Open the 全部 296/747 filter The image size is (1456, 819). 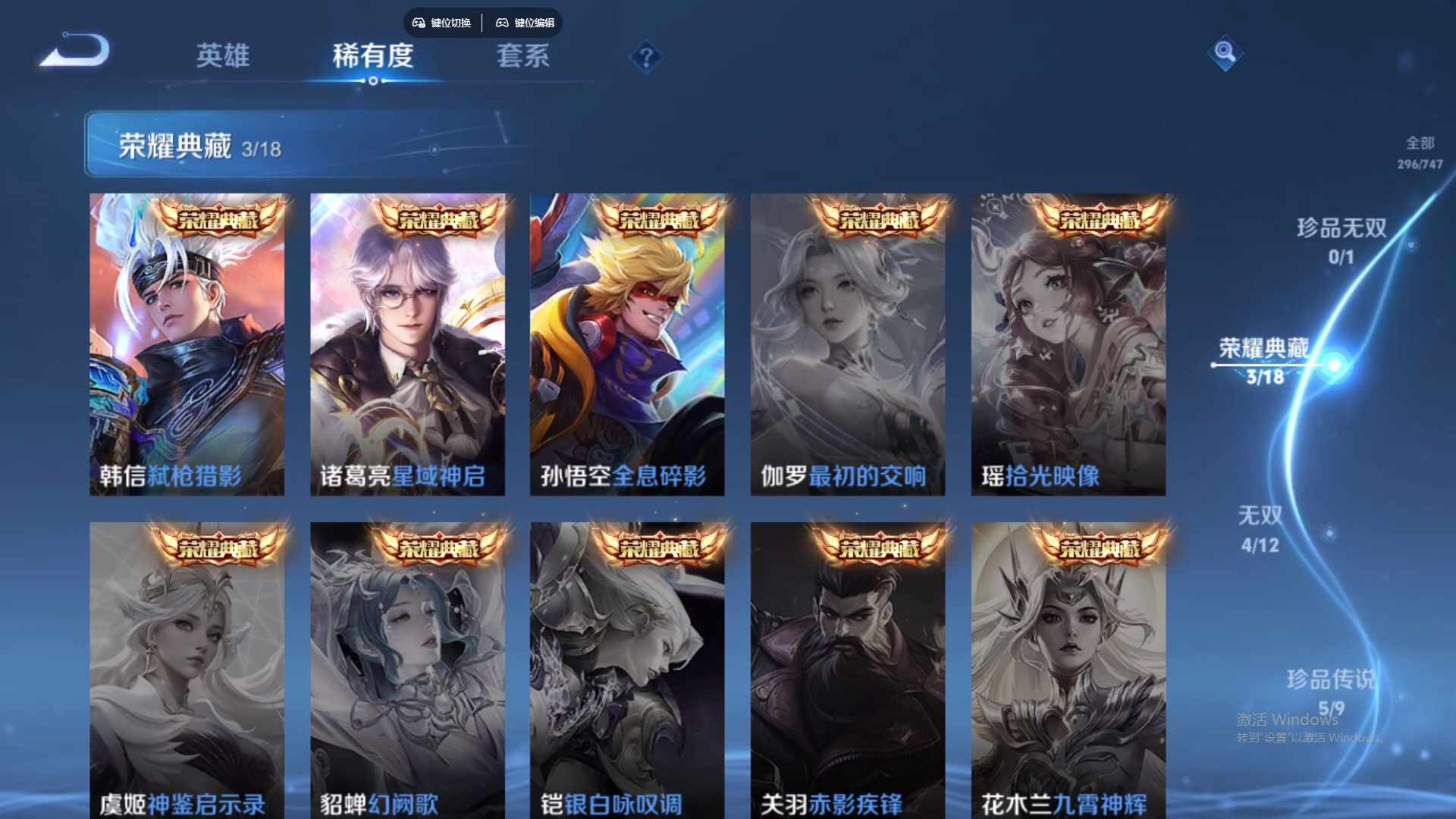coord(1420,150)
